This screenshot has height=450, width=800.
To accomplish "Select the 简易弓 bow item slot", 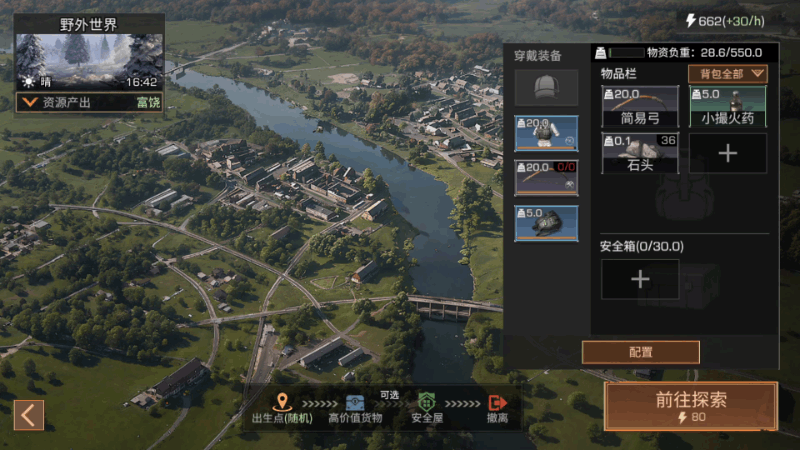I will (x=640, y=106).
